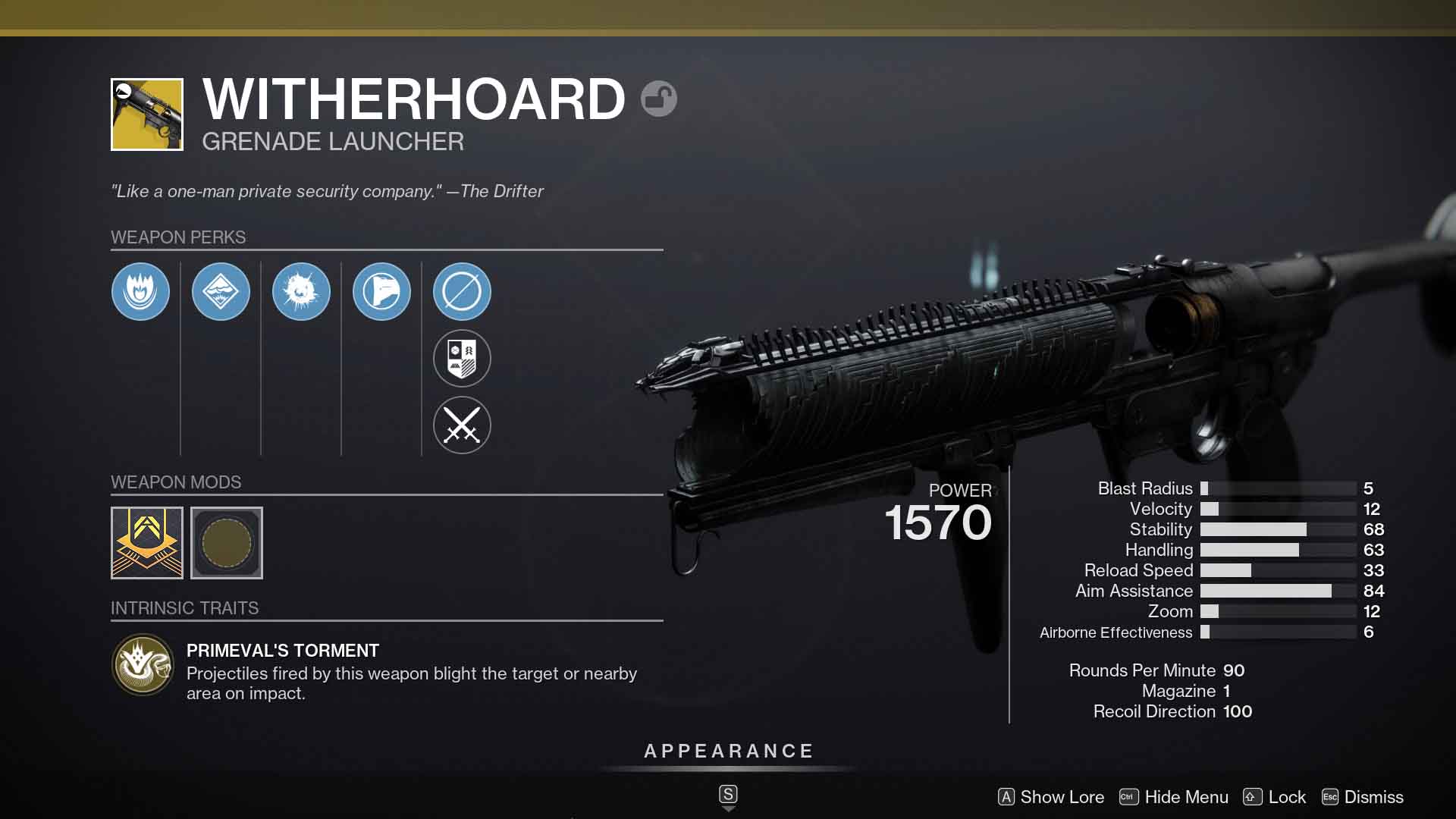Select the crossed-swords kill tracker perk
Image resolution: width=1456 pixels, height=819 pixels.
(x=462, y=425)
